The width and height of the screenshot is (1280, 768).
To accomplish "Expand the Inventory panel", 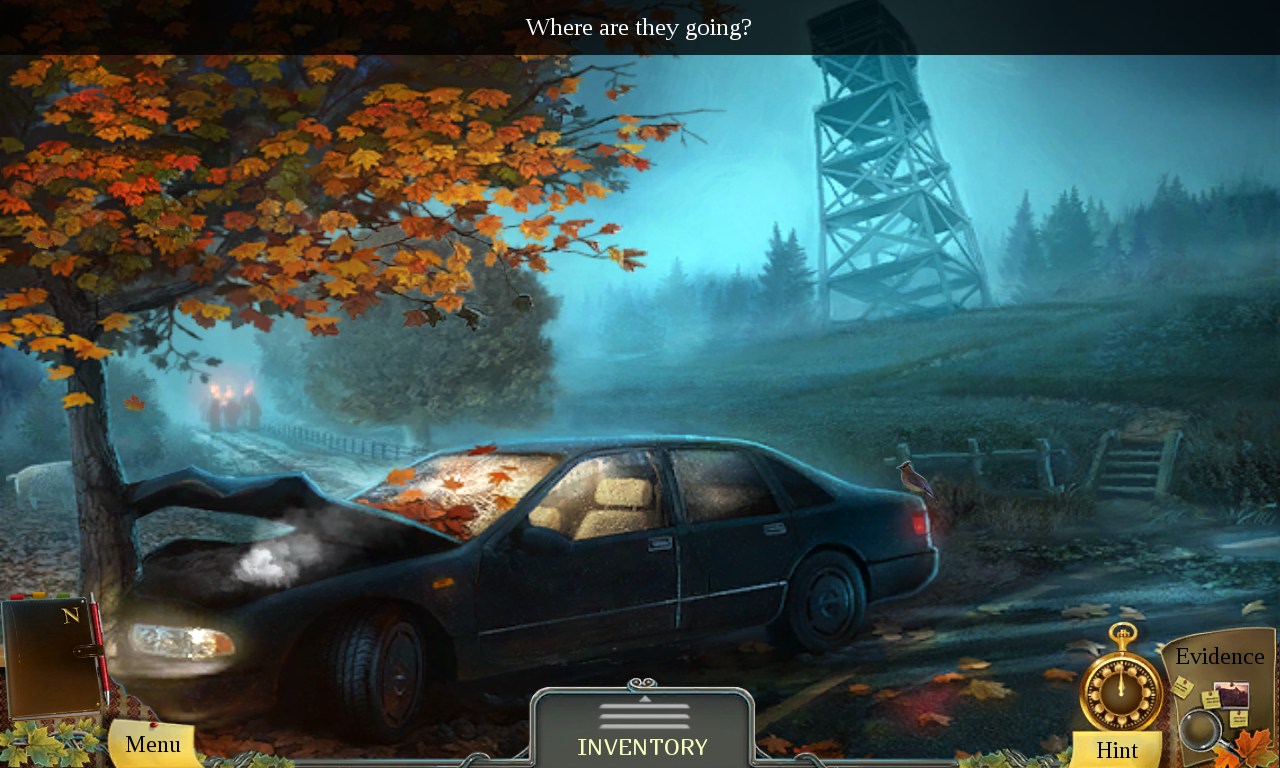I will (x=643, y=730).
